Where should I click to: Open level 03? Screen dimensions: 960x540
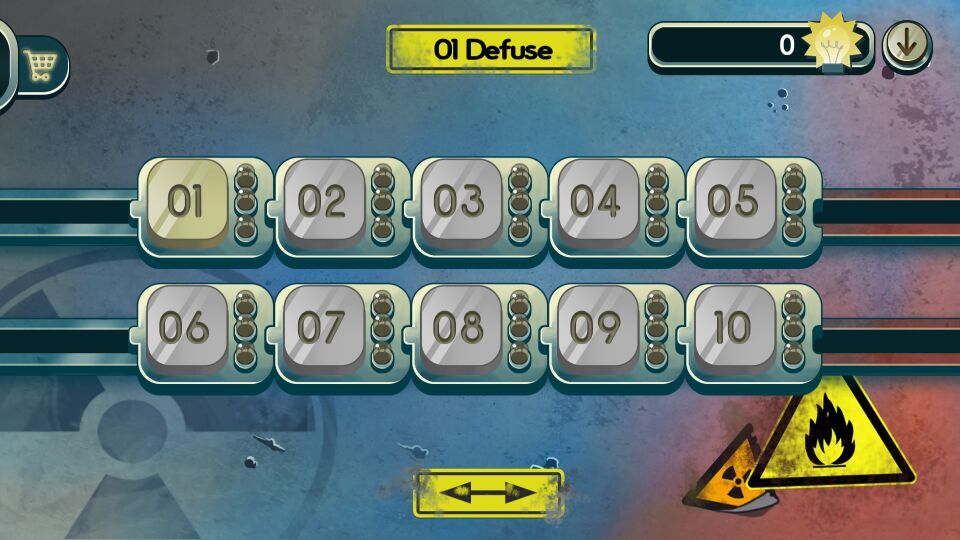click(x=459, y=202)
